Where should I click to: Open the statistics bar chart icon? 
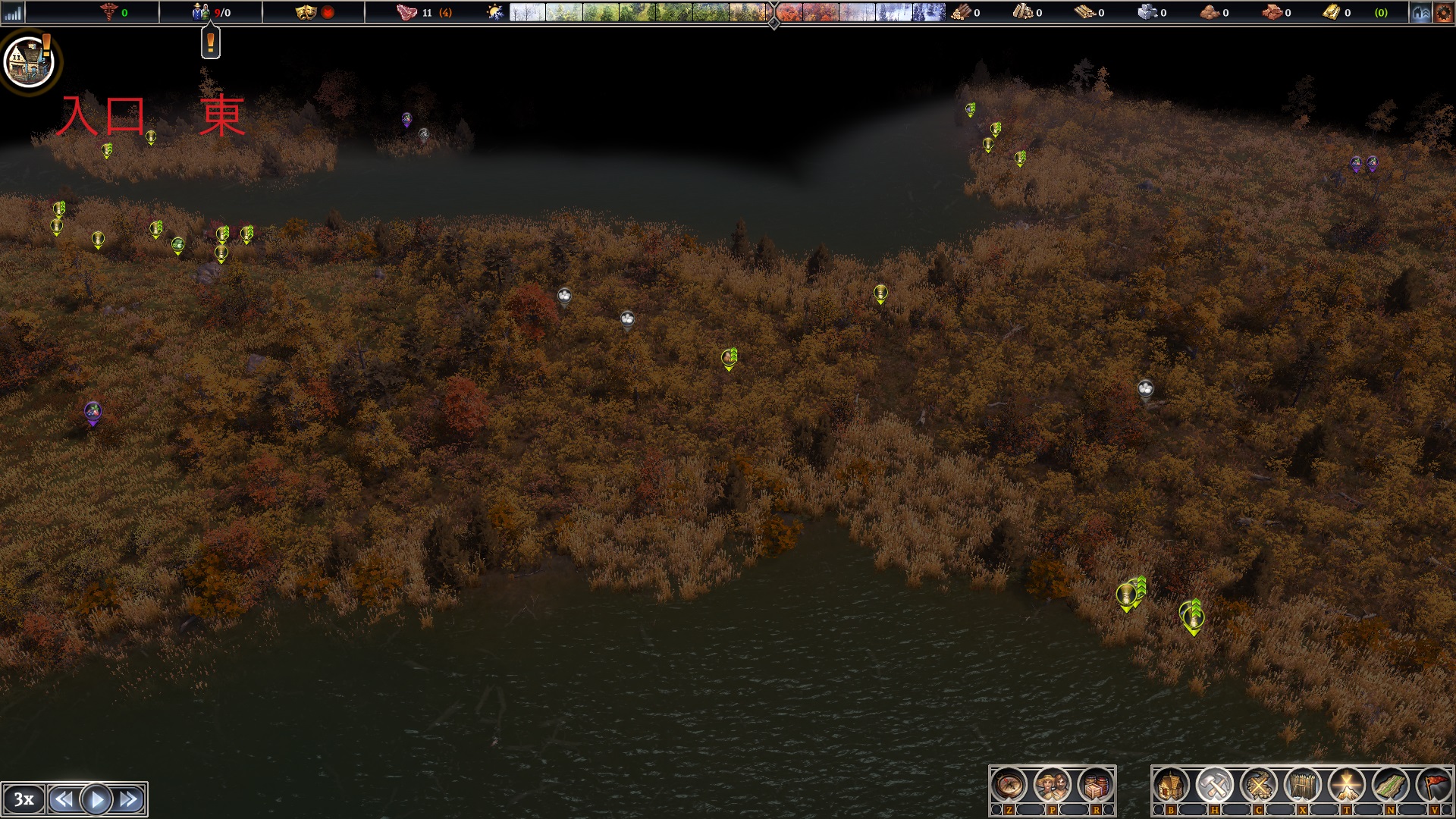pyautogui.click(x=13, y=13)
